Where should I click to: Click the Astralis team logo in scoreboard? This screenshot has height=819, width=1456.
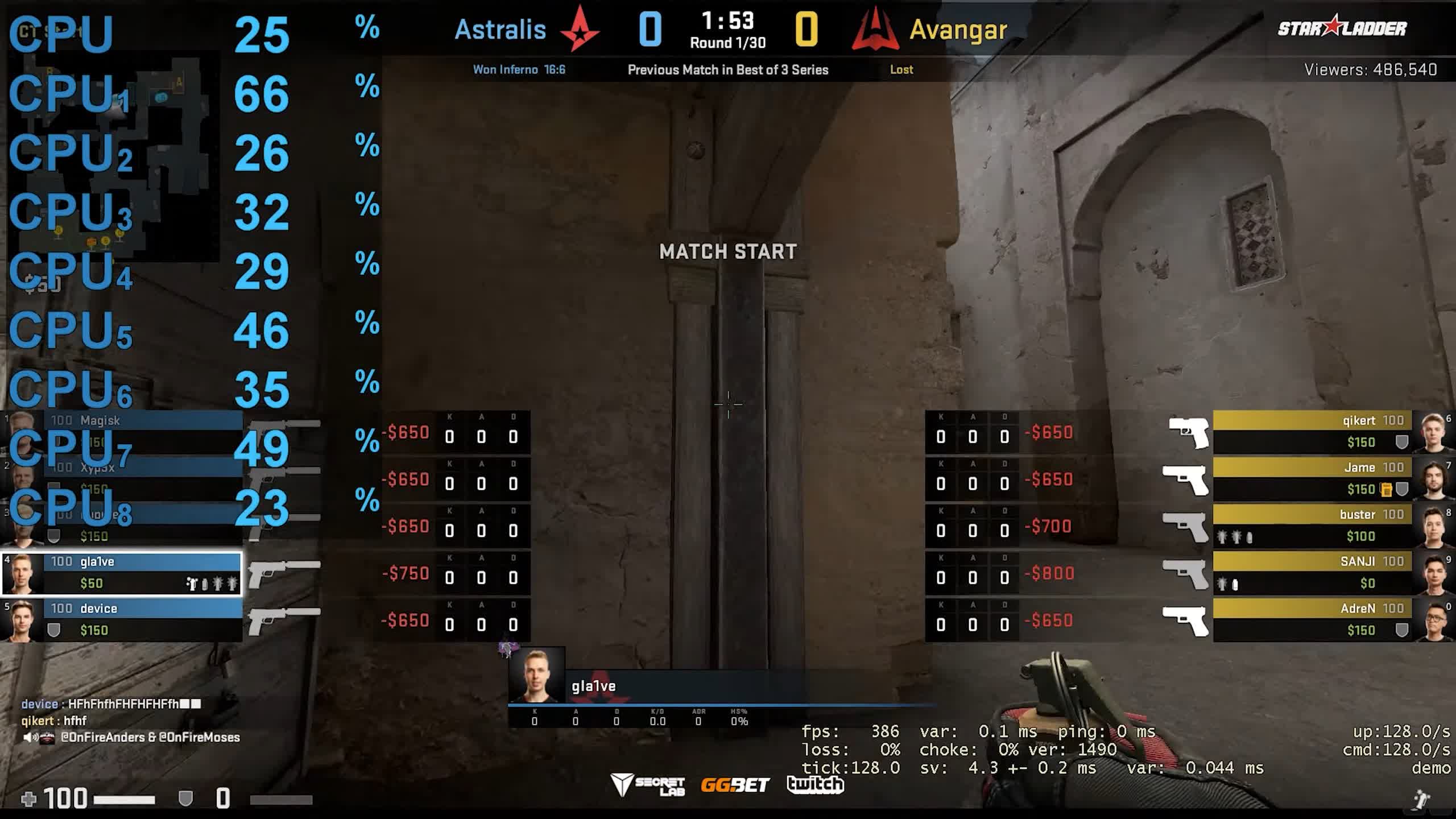580,30
